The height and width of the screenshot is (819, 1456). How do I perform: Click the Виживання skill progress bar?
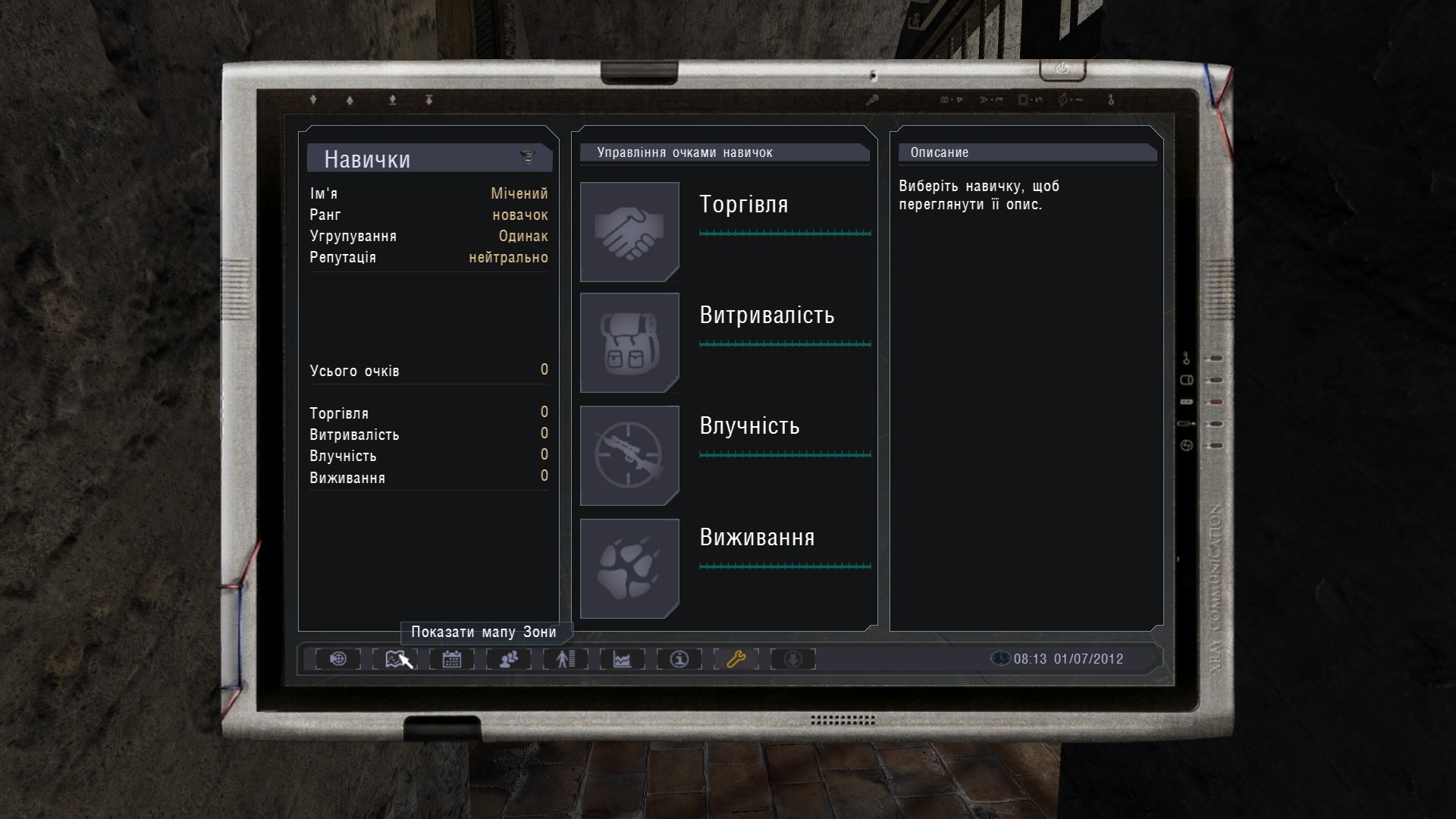coord(785,566)
